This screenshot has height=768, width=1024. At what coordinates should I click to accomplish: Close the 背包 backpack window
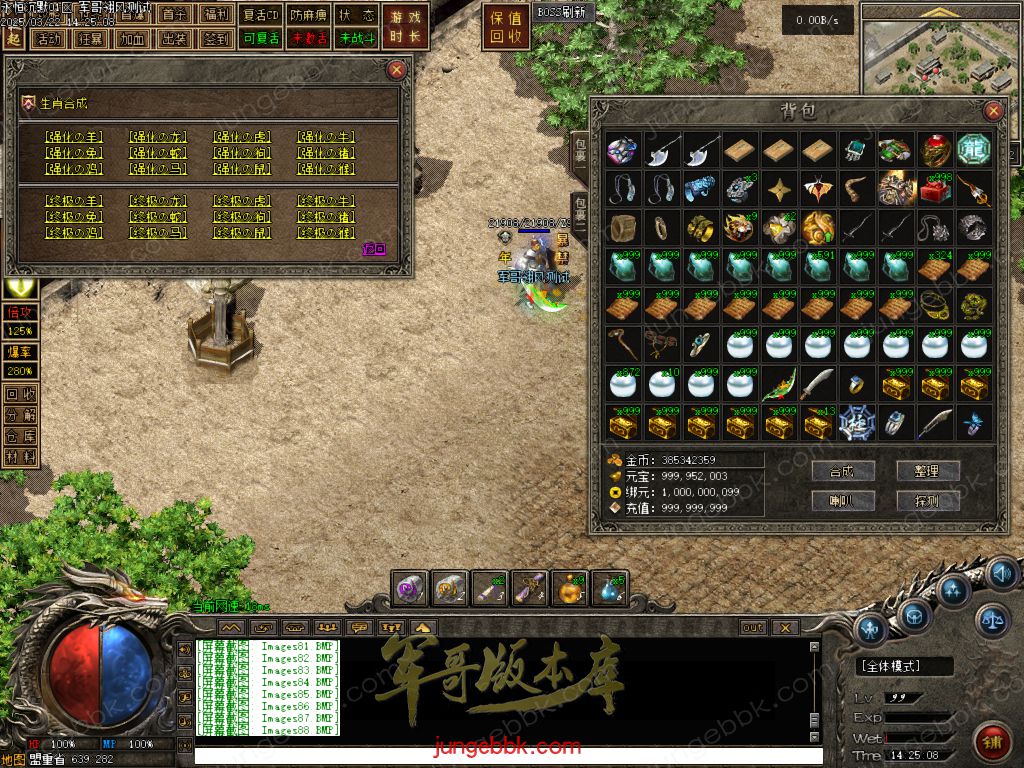pos(993,111)
